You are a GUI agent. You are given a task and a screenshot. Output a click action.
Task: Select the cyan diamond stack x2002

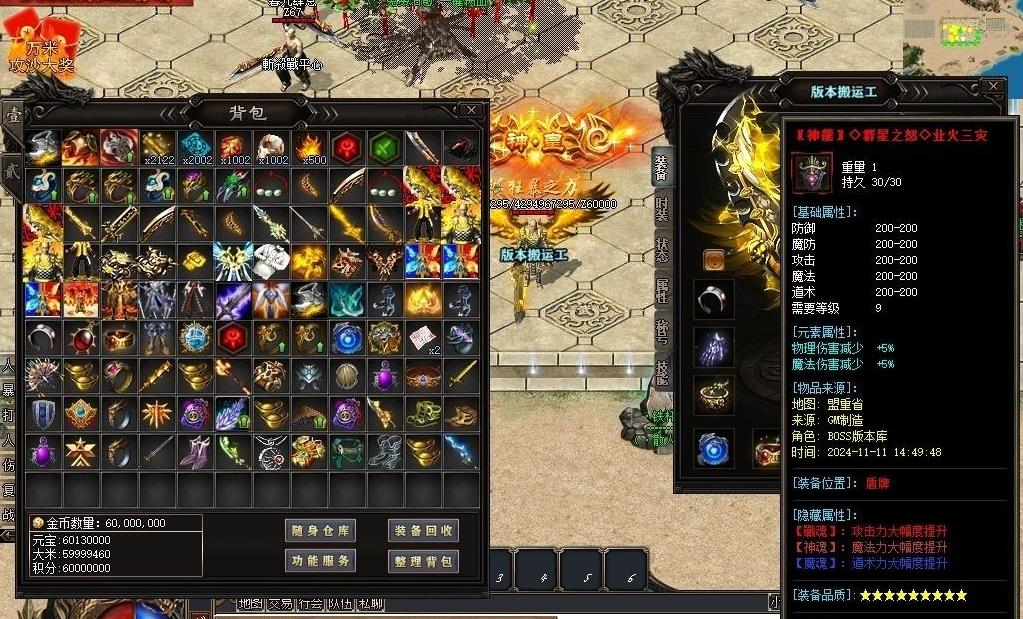point(194,148)
